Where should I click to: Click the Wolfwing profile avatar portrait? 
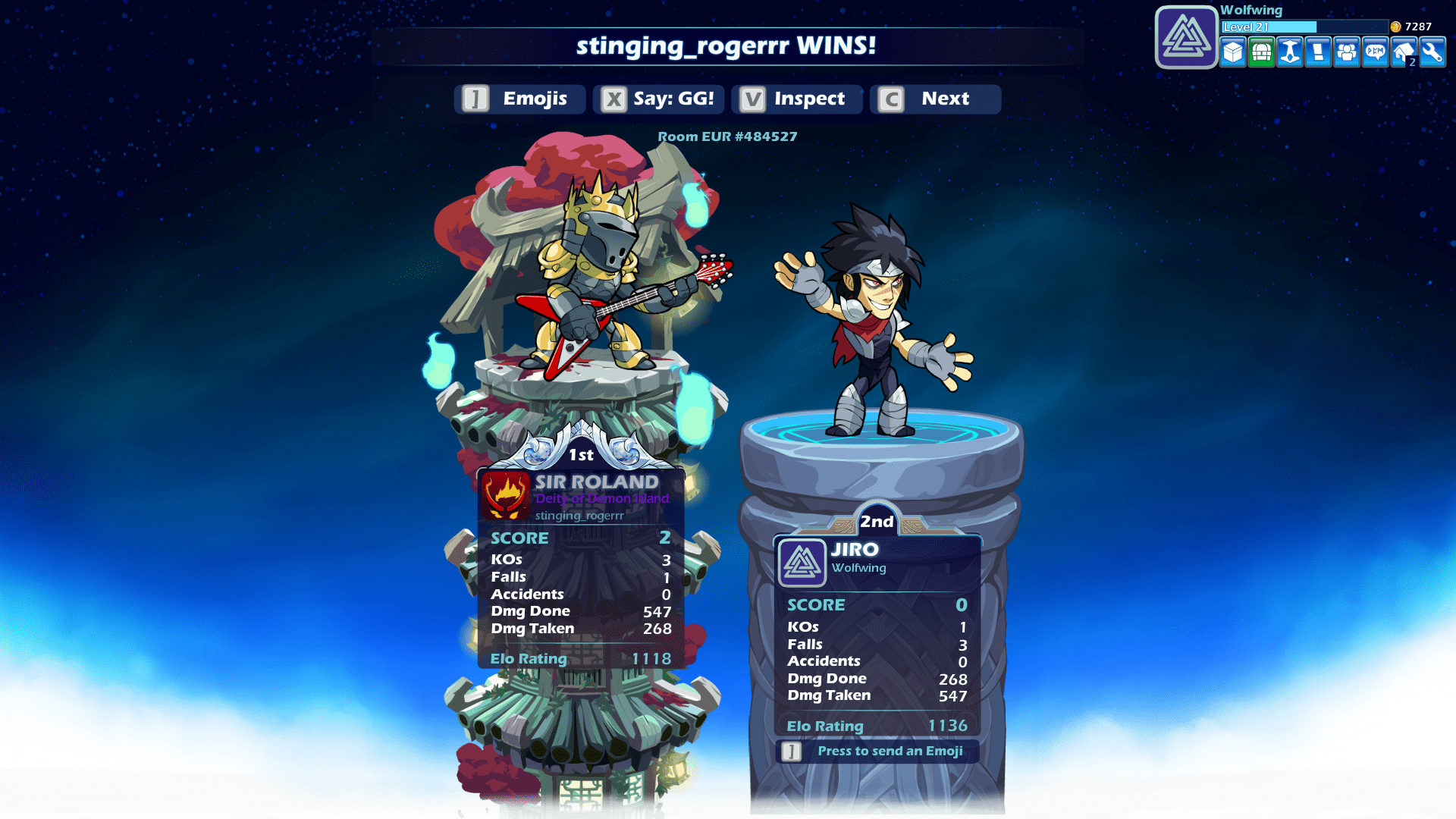tap(1185, 36)
